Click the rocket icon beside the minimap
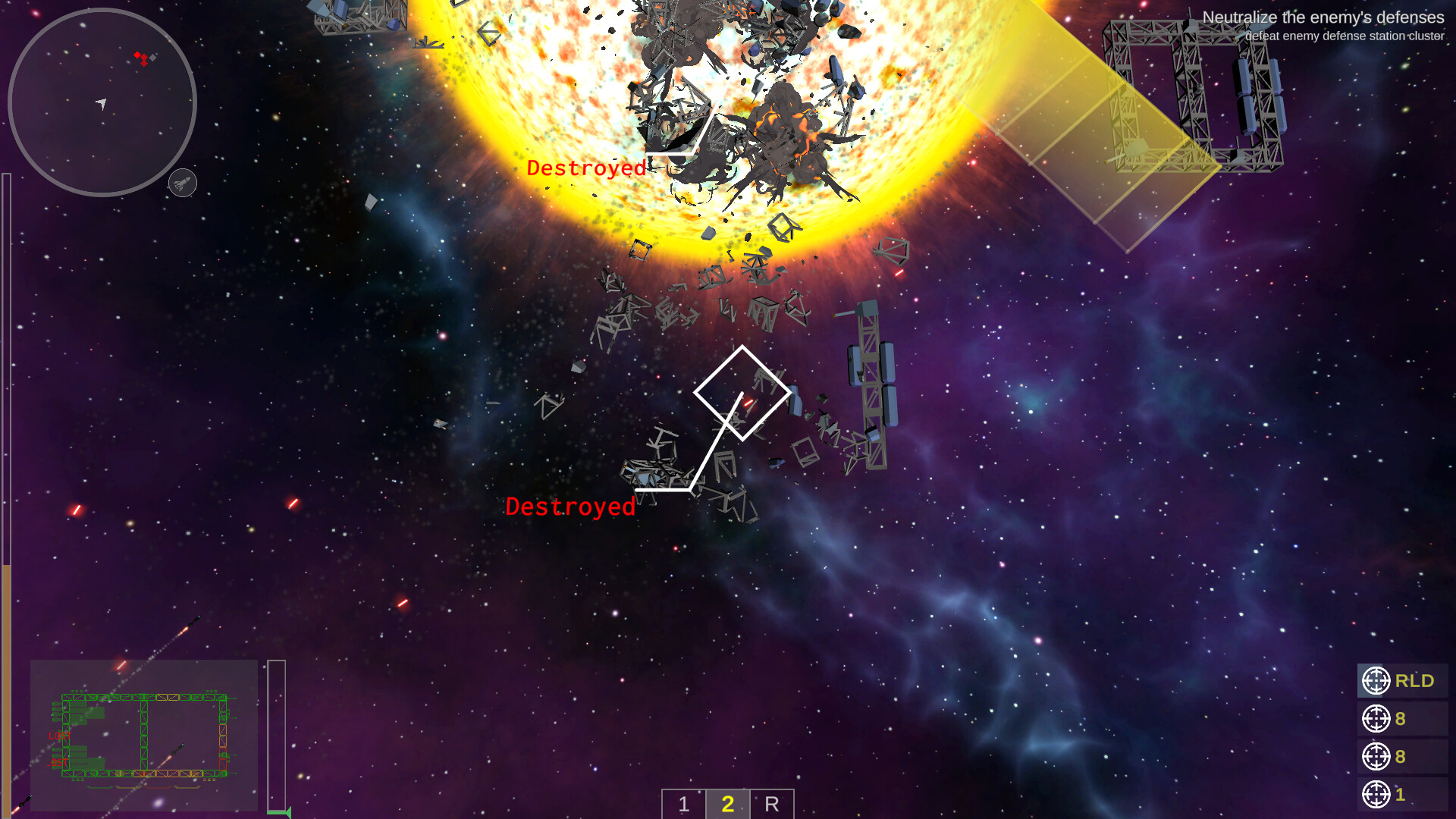Viewport: 1456px width, 819px height. [182, 183]
